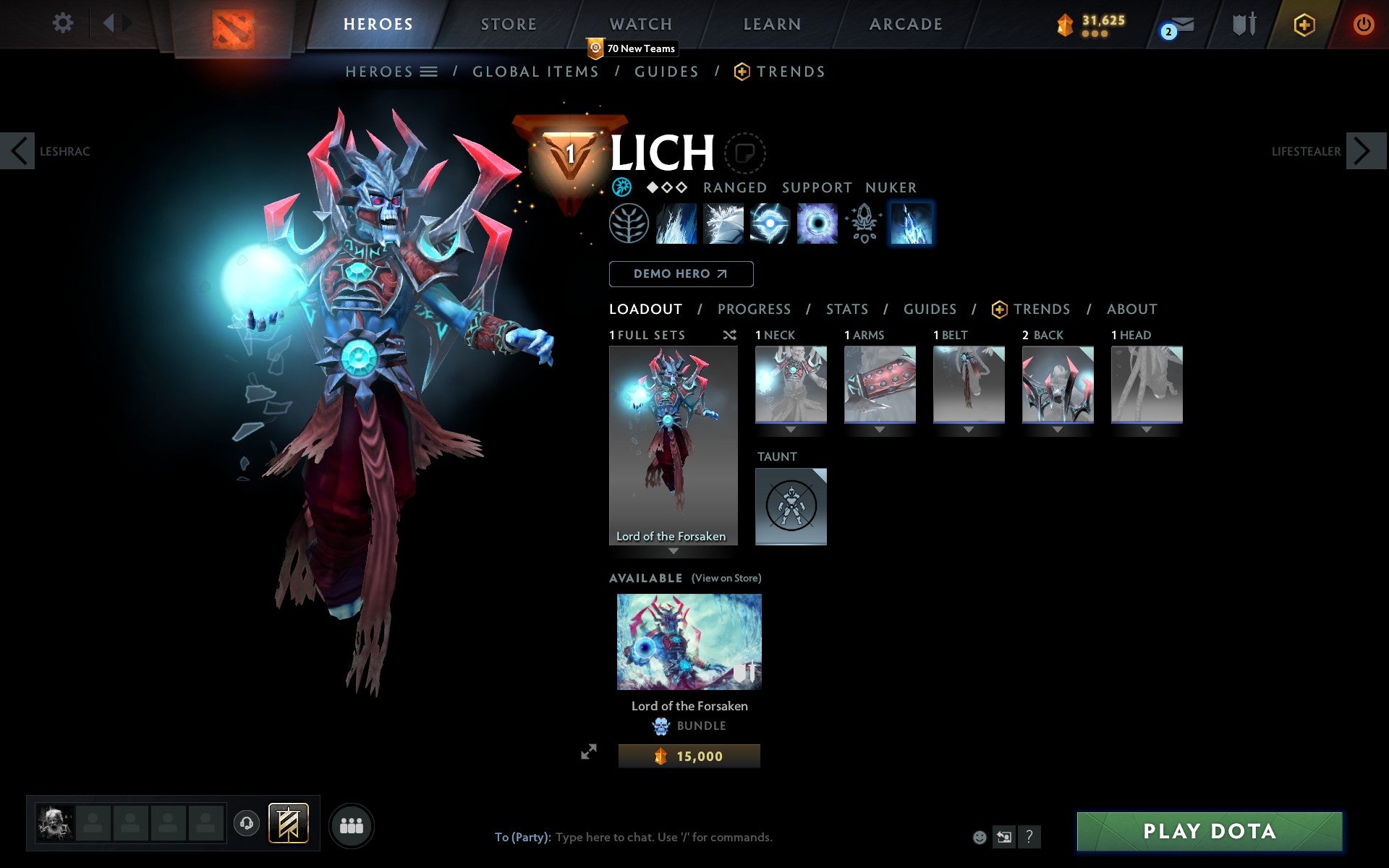
Task: Click the shuffle icon next to Full Sets
Action: [729, 335]
